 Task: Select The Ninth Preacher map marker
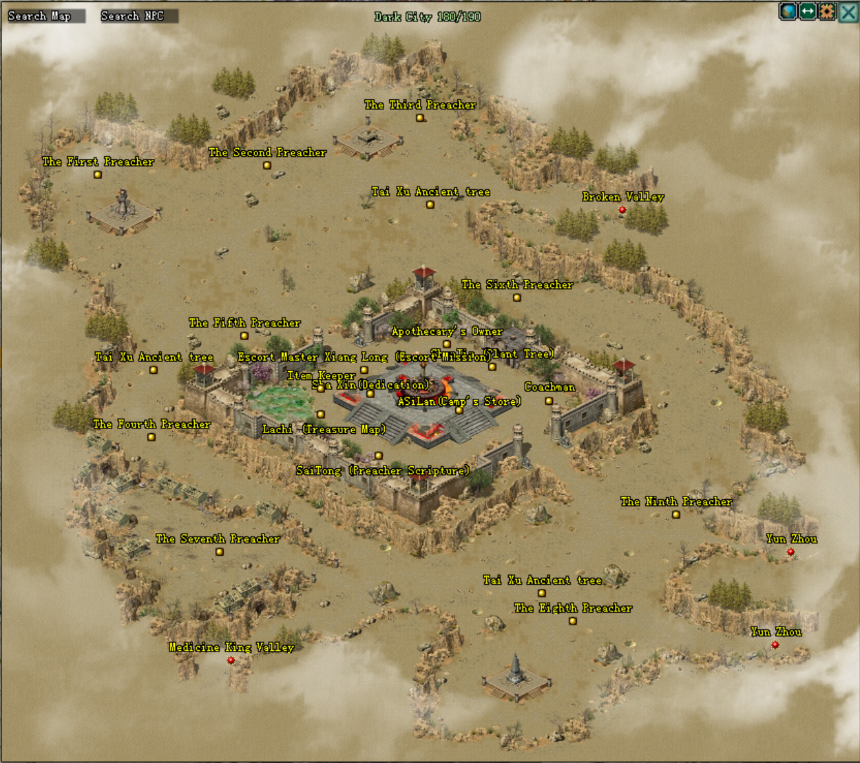[676, 515]
